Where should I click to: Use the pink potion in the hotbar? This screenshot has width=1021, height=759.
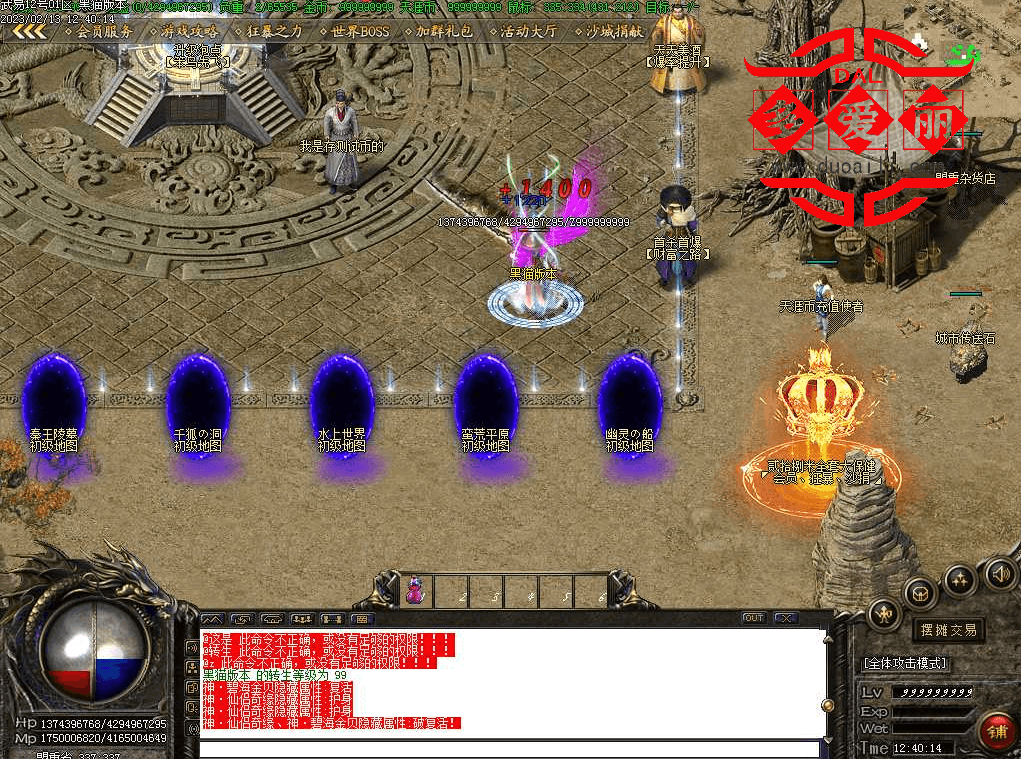(x=414, y=591)
